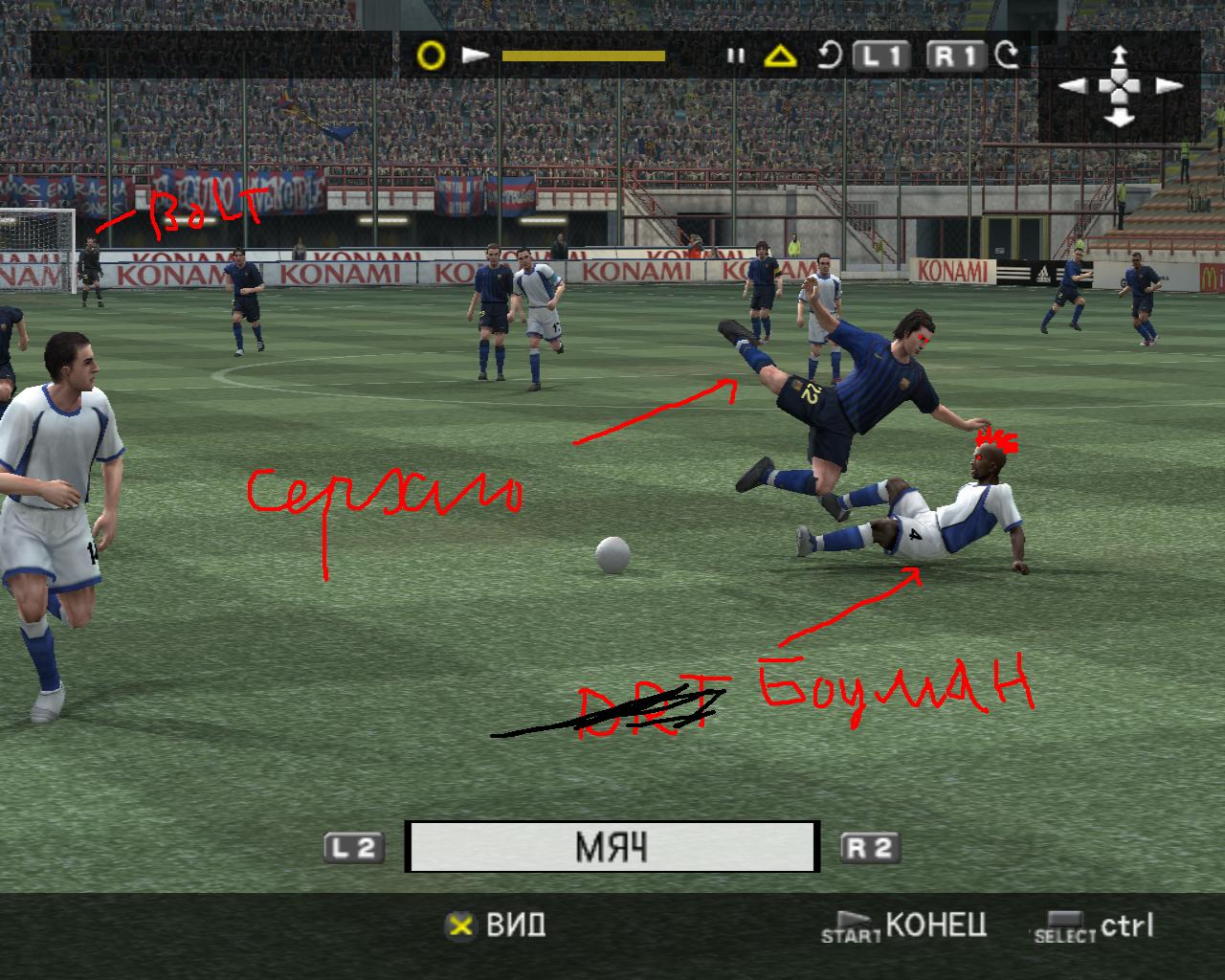Move the camera with the white left arrow

coord(1073,86)
